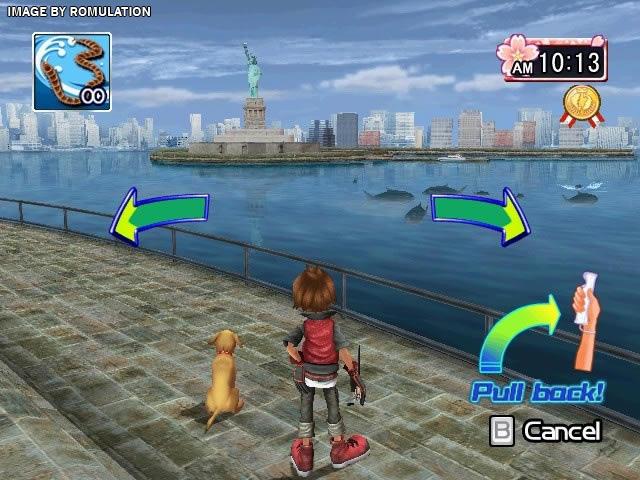The image size is (640, 480).
Task: Select the worm bait icon
Action: [71, 71]
